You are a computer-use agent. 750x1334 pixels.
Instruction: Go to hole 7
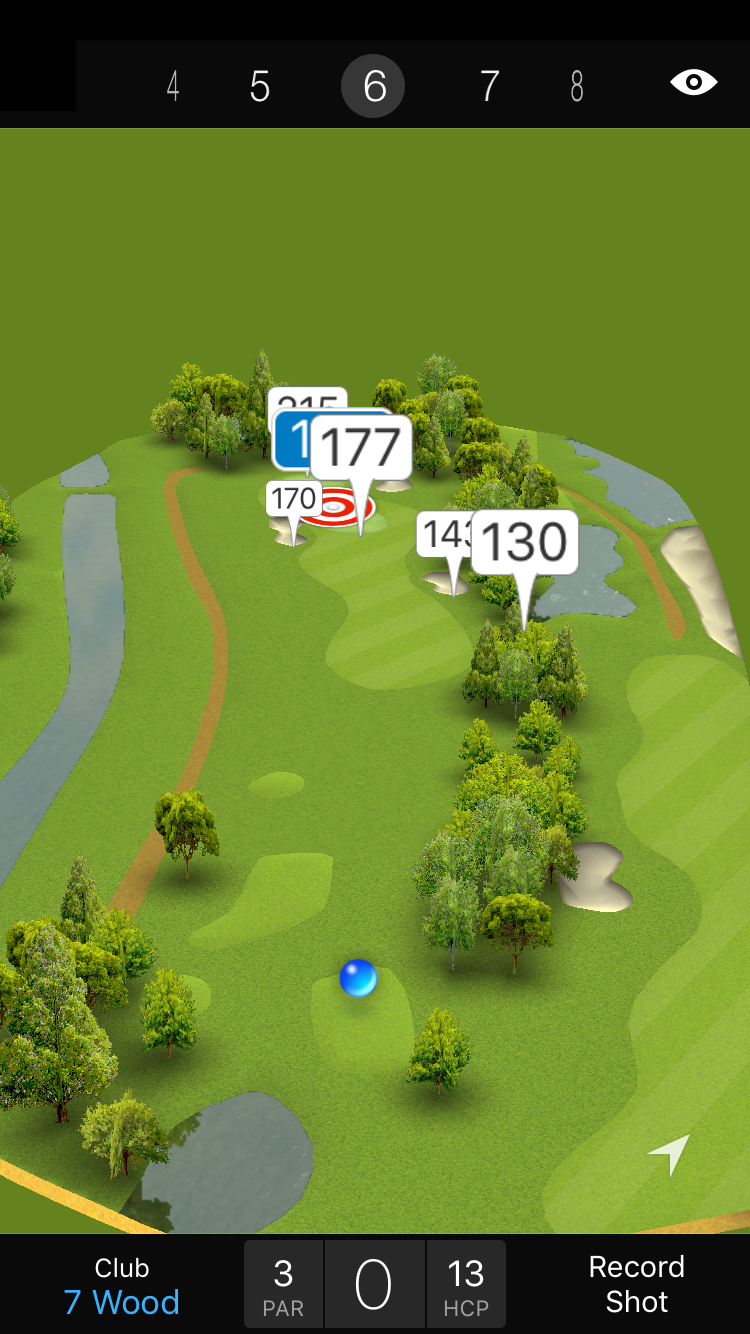489,87
